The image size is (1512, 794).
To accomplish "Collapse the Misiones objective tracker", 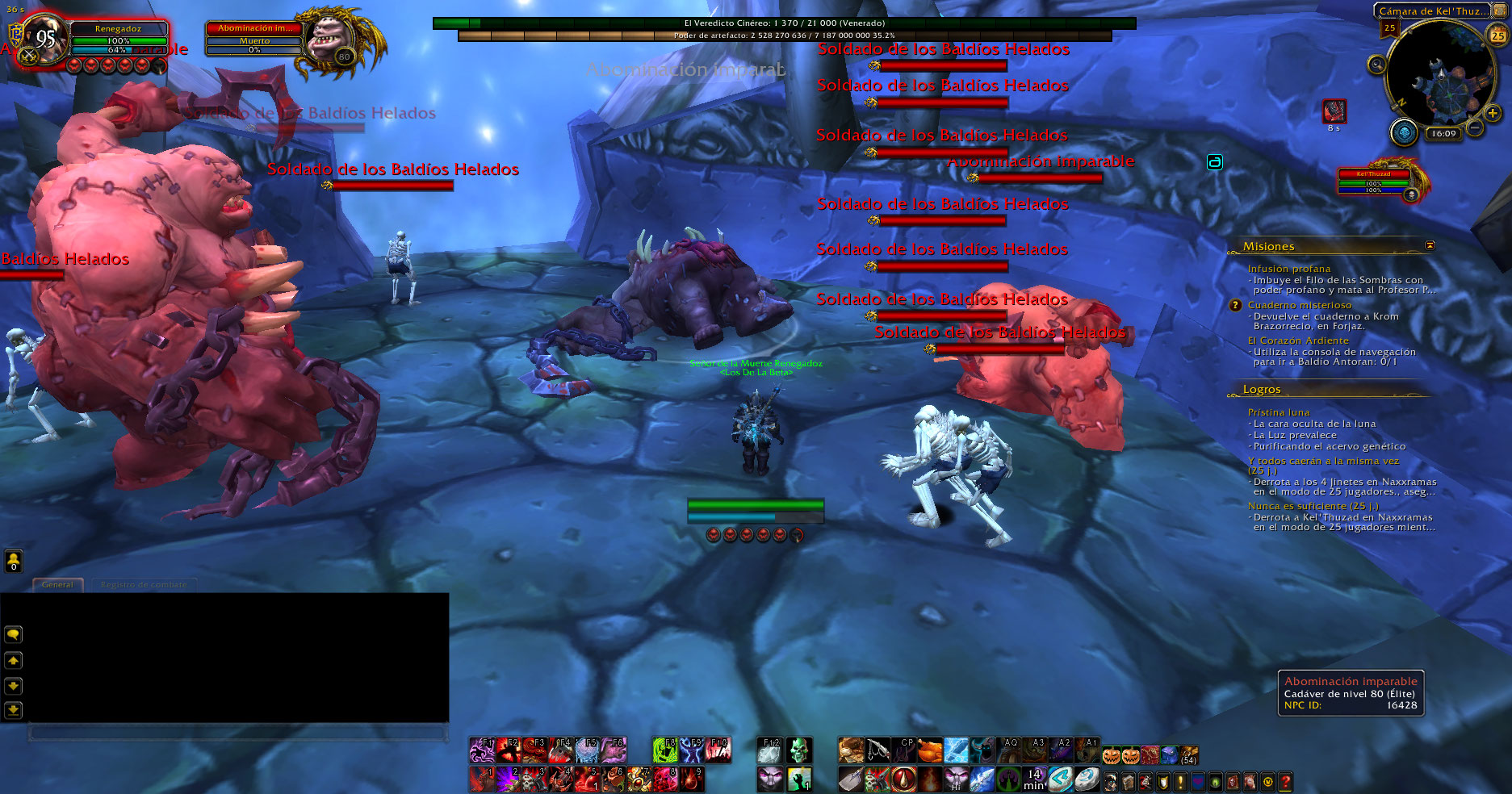I will [1430, 245].
